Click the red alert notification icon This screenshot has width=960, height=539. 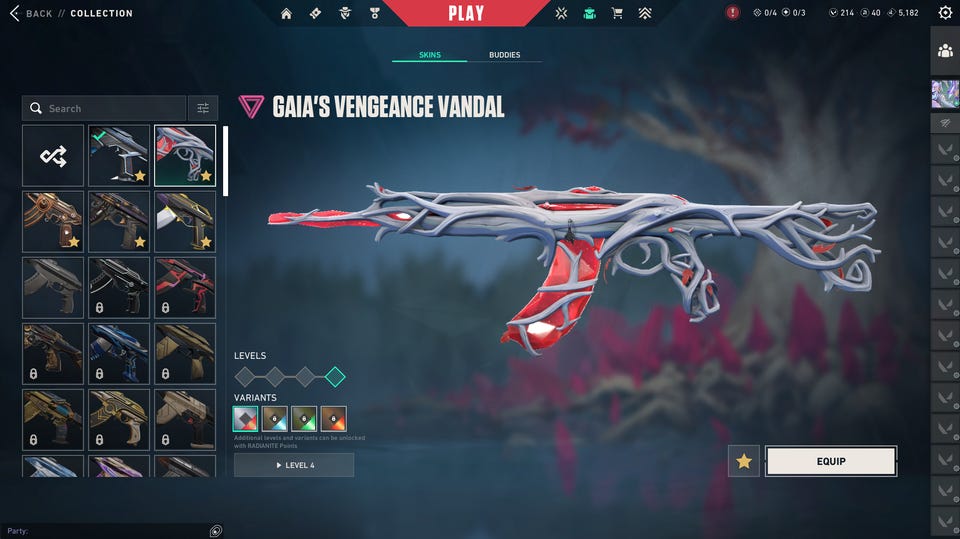pos(733,13)
